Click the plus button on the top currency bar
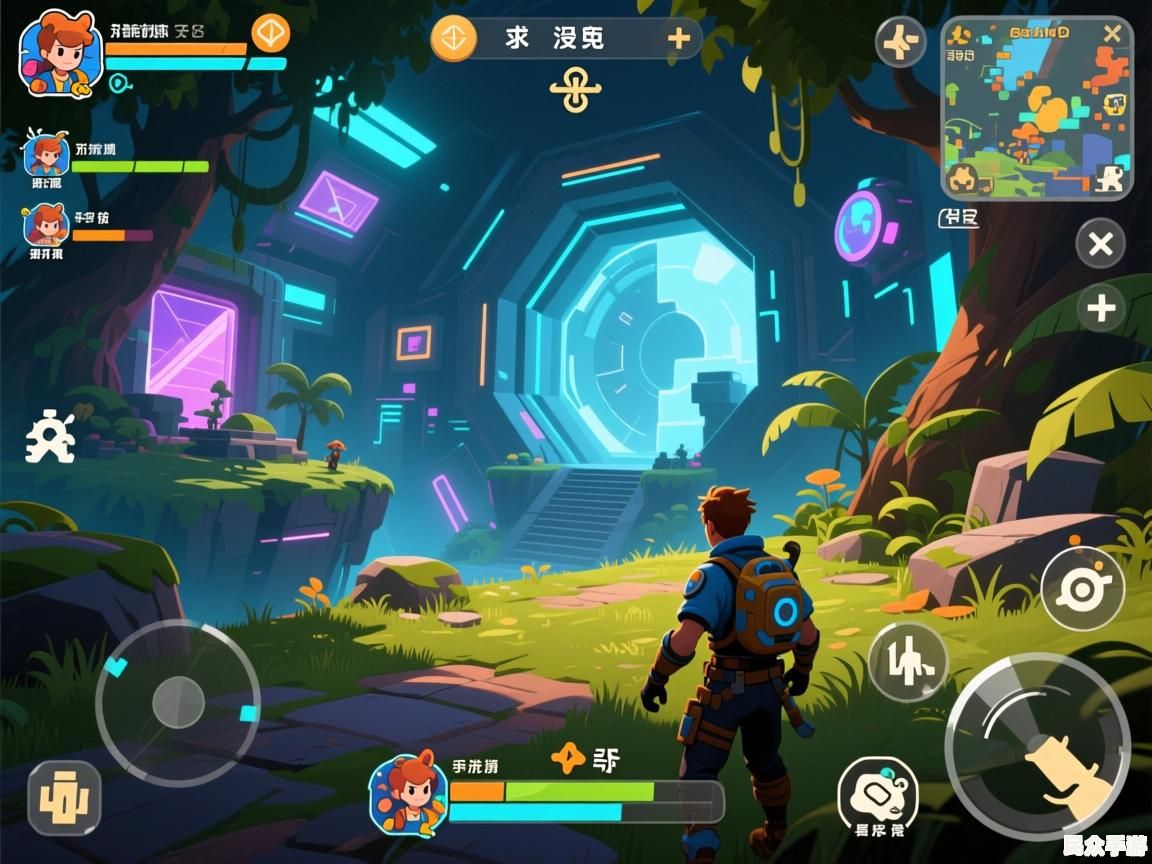The image size is (1152, 864). pos(679,39)
